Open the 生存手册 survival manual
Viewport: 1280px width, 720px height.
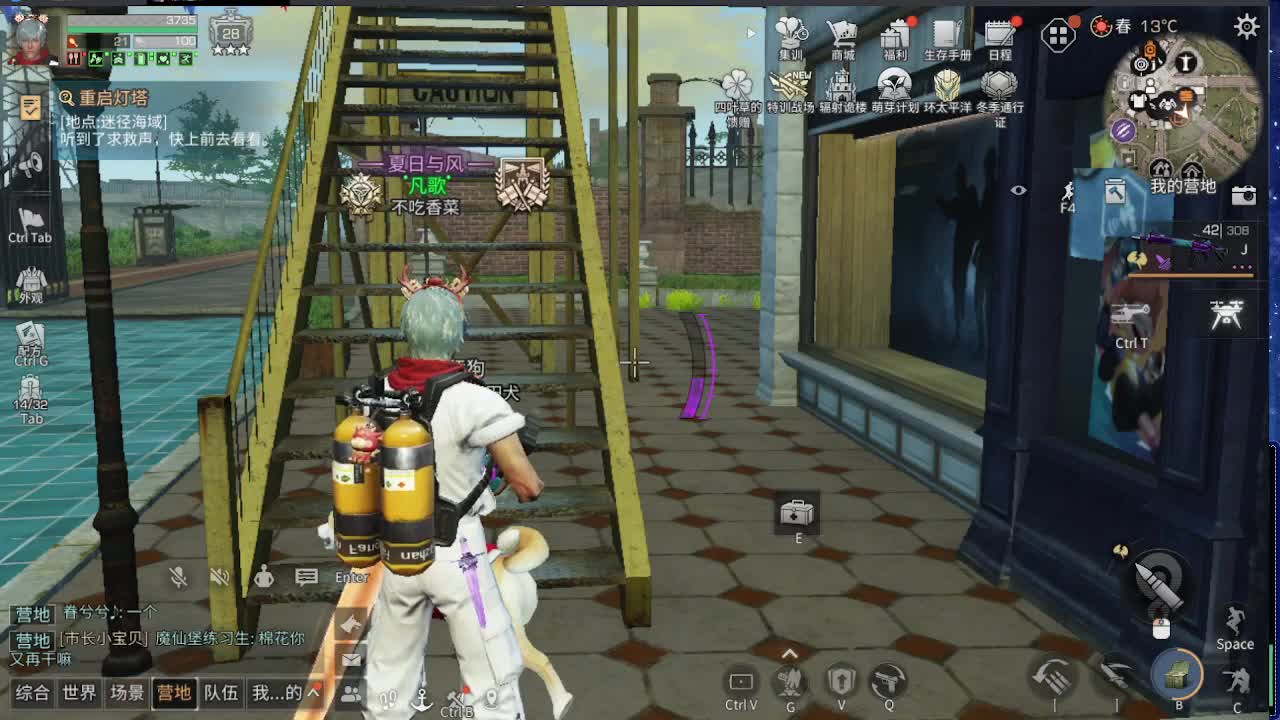(944, 33)
